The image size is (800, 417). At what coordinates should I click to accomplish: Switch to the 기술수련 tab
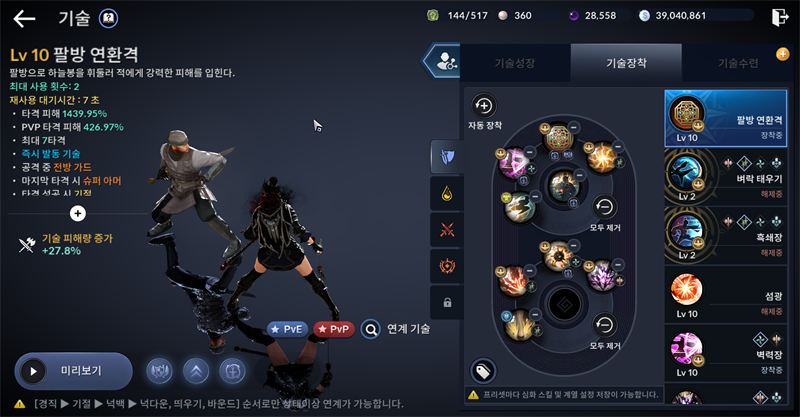[x=737, y=63]
